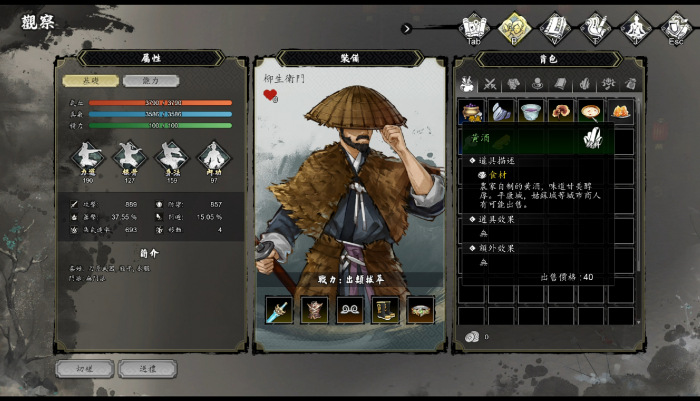Viewport: 700px width, 401px height.
Task: Switch to the crossed swords weapons tab
Action: click(x=490, y=84)
